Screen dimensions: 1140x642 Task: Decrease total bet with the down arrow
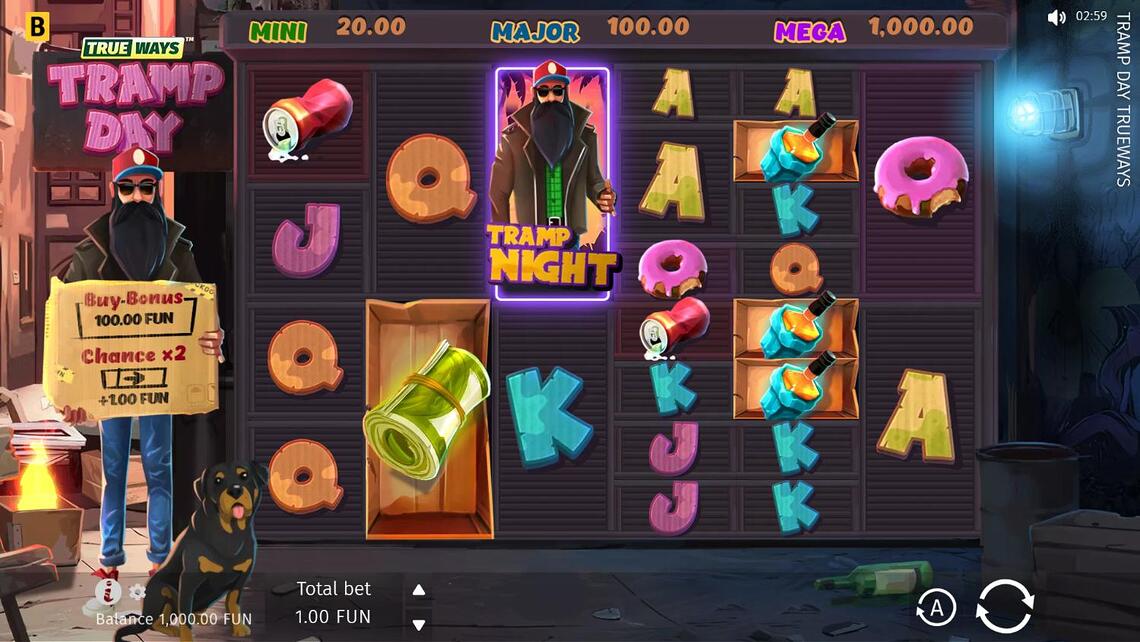(419, 625)
